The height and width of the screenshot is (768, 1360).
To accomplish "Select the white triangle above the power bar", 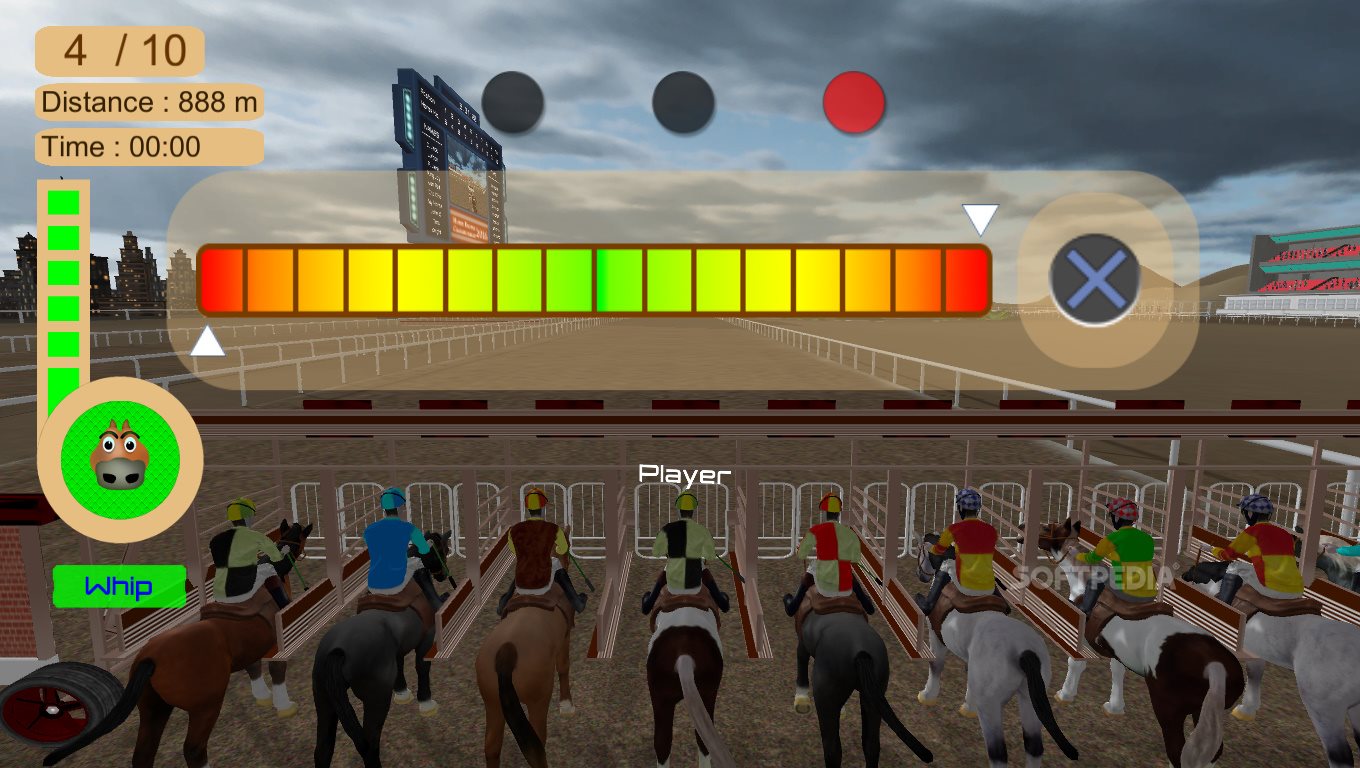I will click(978, 218).
